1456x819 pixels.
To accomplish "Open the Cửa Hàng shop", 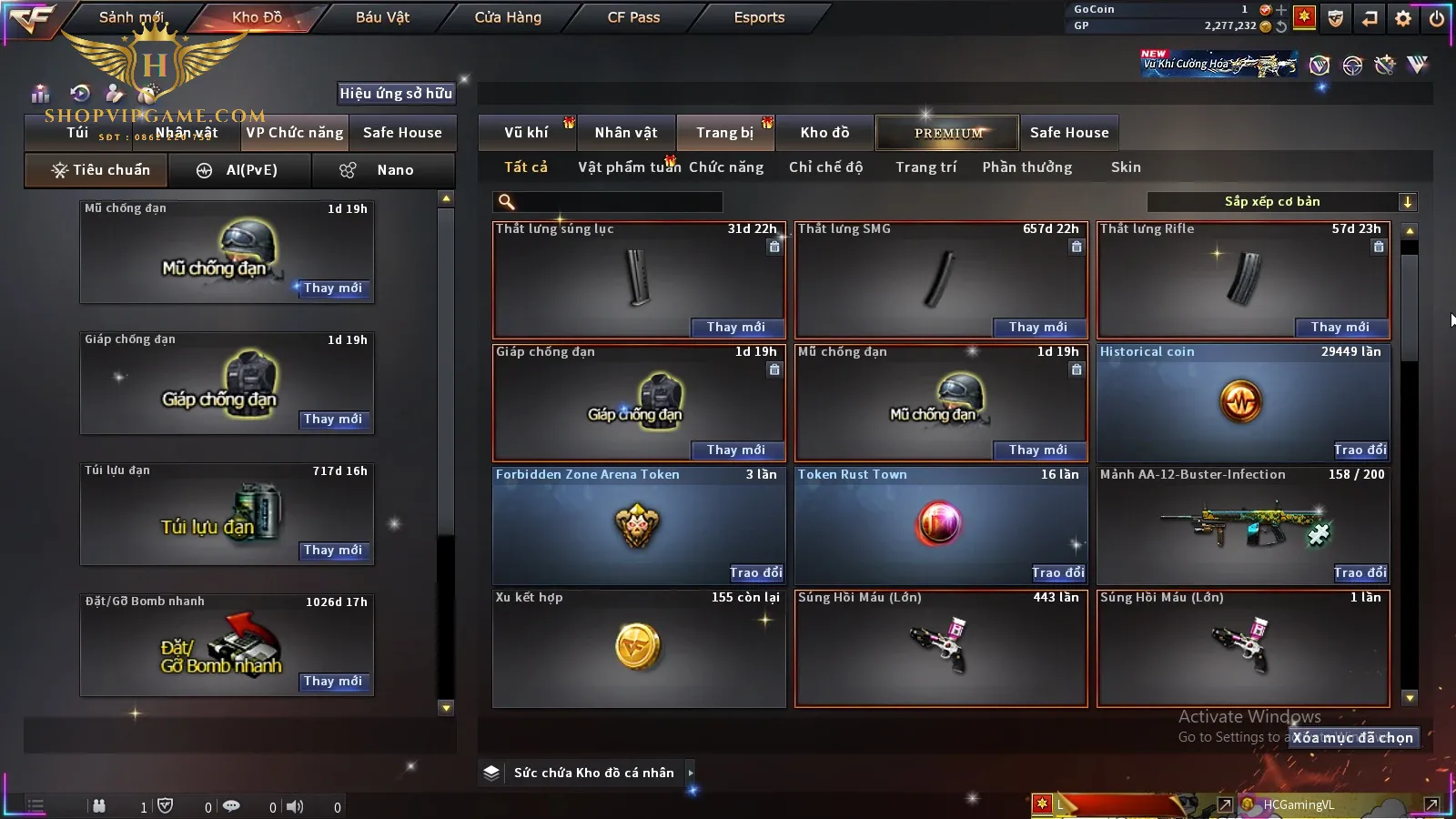I will [508, 17].
